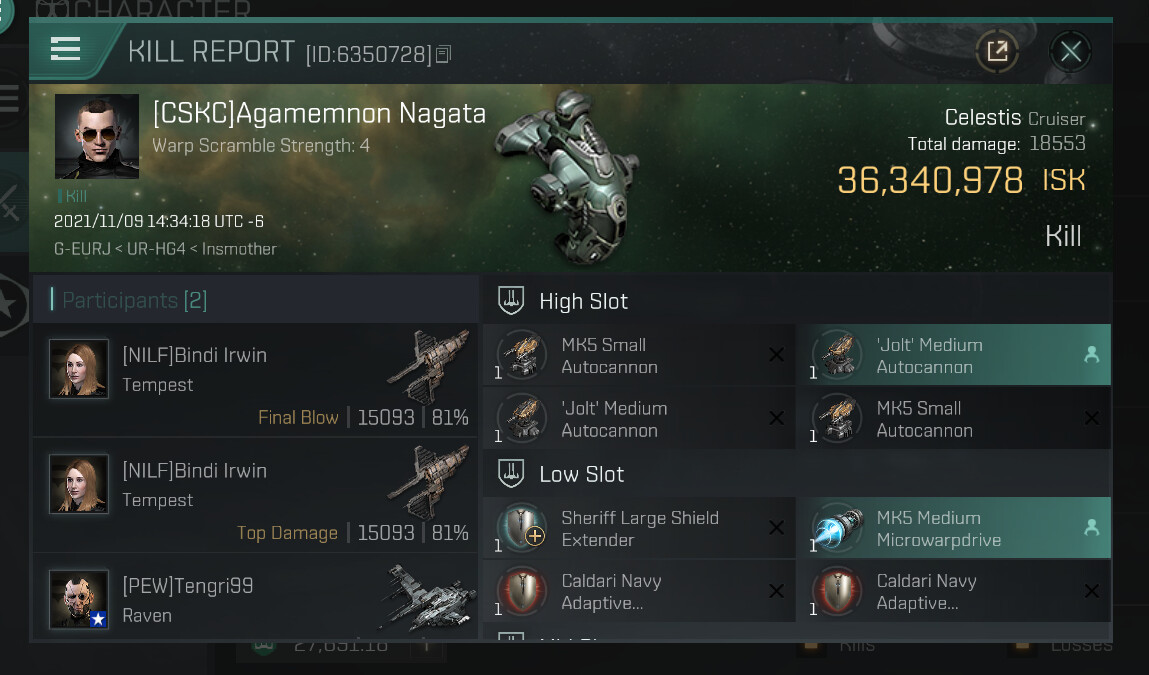Select the Top Damage participant row
The image size is (1149, 675).
point(256,495)
